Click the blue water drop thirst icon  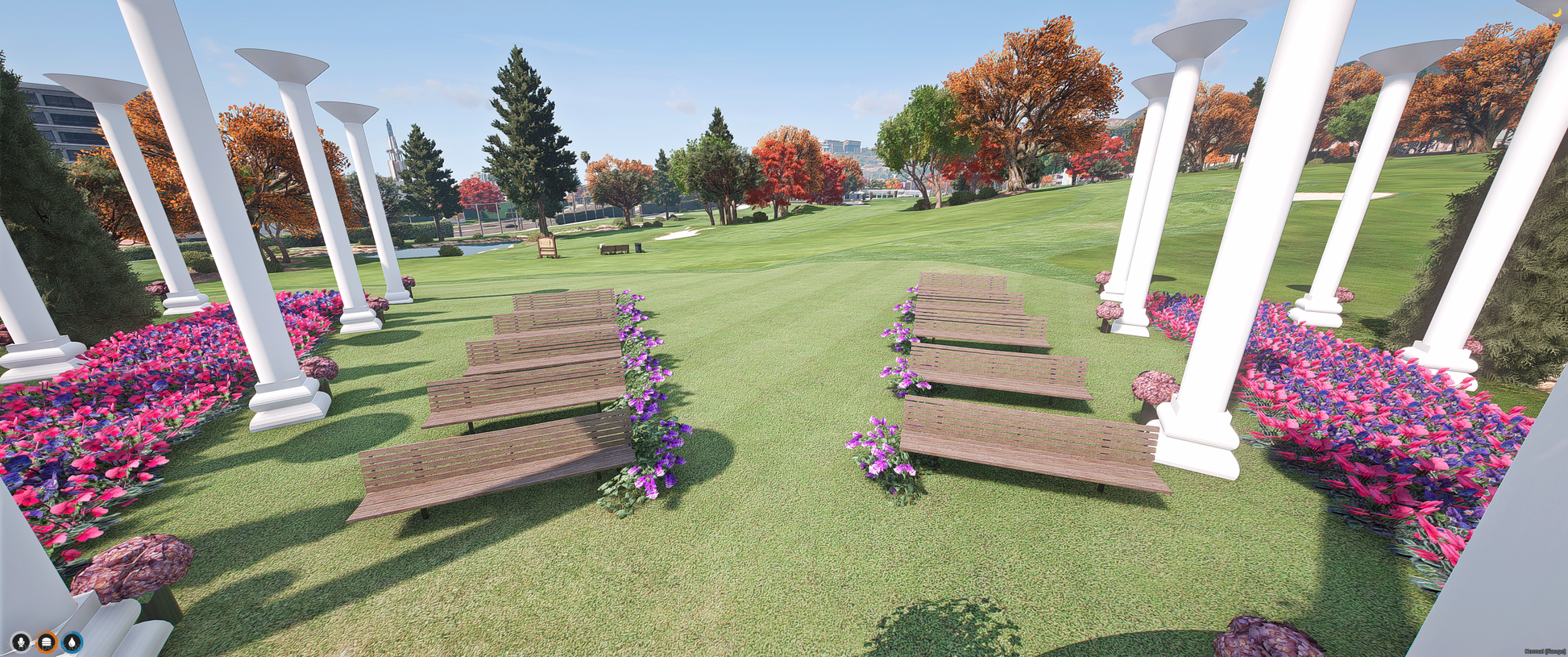click(x=73, y=642)
